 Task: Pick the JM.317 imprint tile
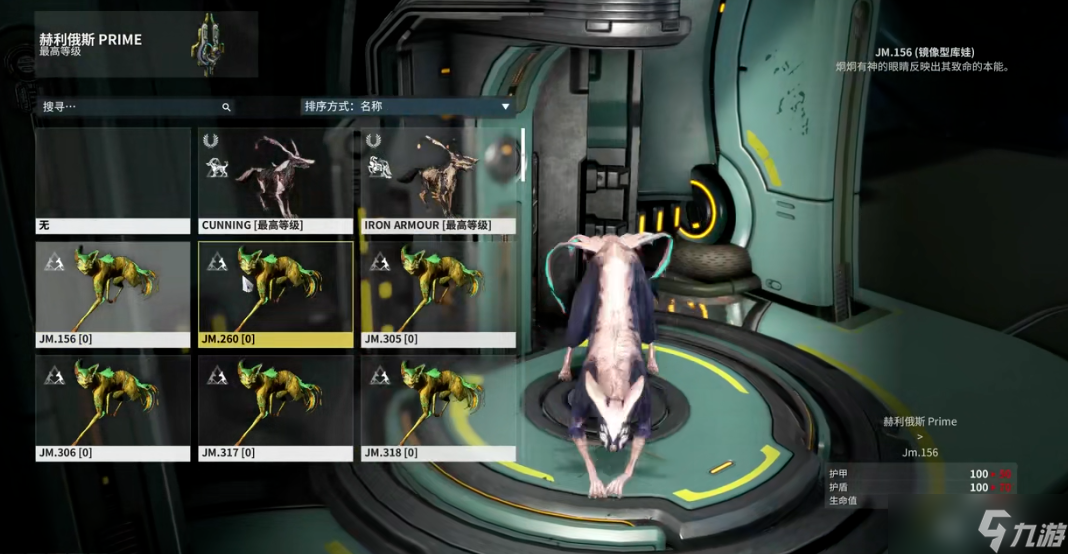(275, 408)
